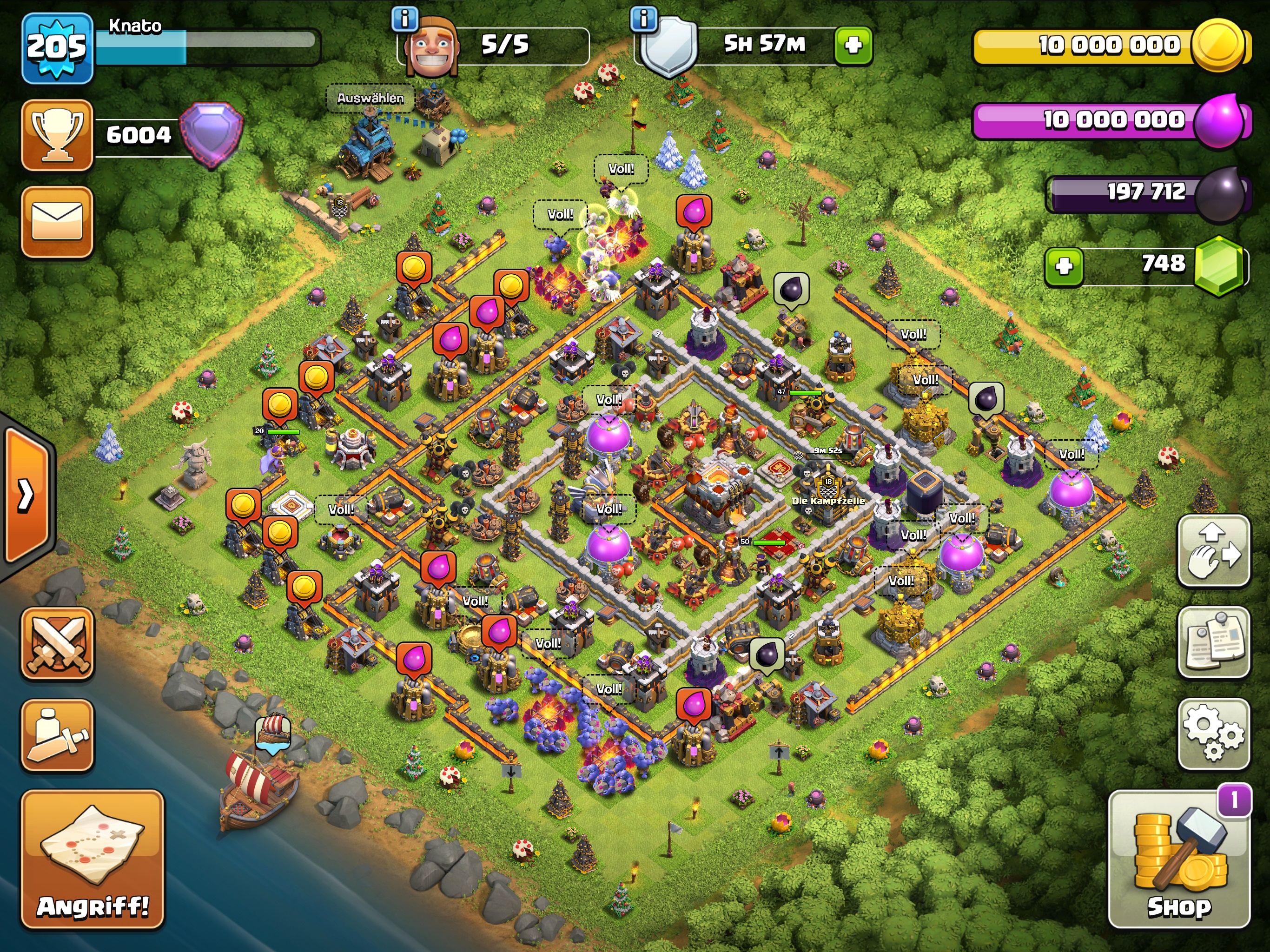Image resolution: width=1270 pixels, height=952 pixels.
Task: Open the army overview crossed swords button
Action: (x=58, y=643)
